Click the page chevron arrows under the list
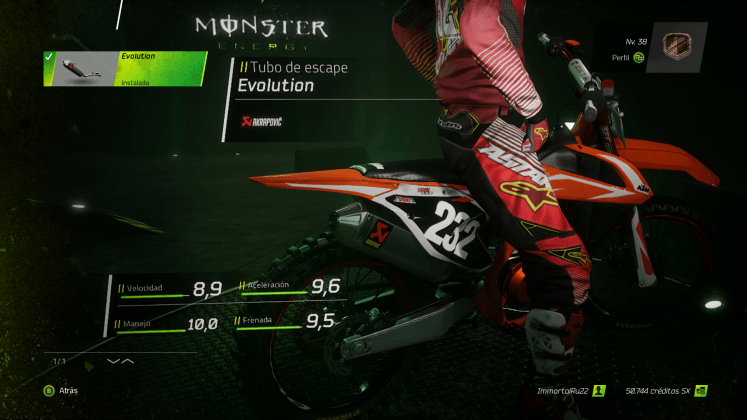 pos(120,360)
